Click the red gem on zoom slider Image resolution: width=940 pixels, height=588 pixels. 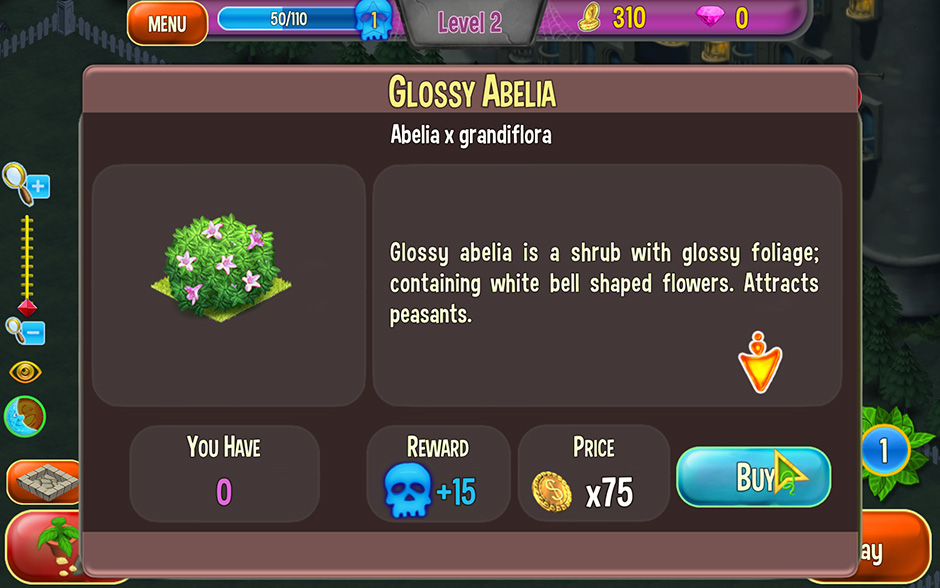coord(27,306)
